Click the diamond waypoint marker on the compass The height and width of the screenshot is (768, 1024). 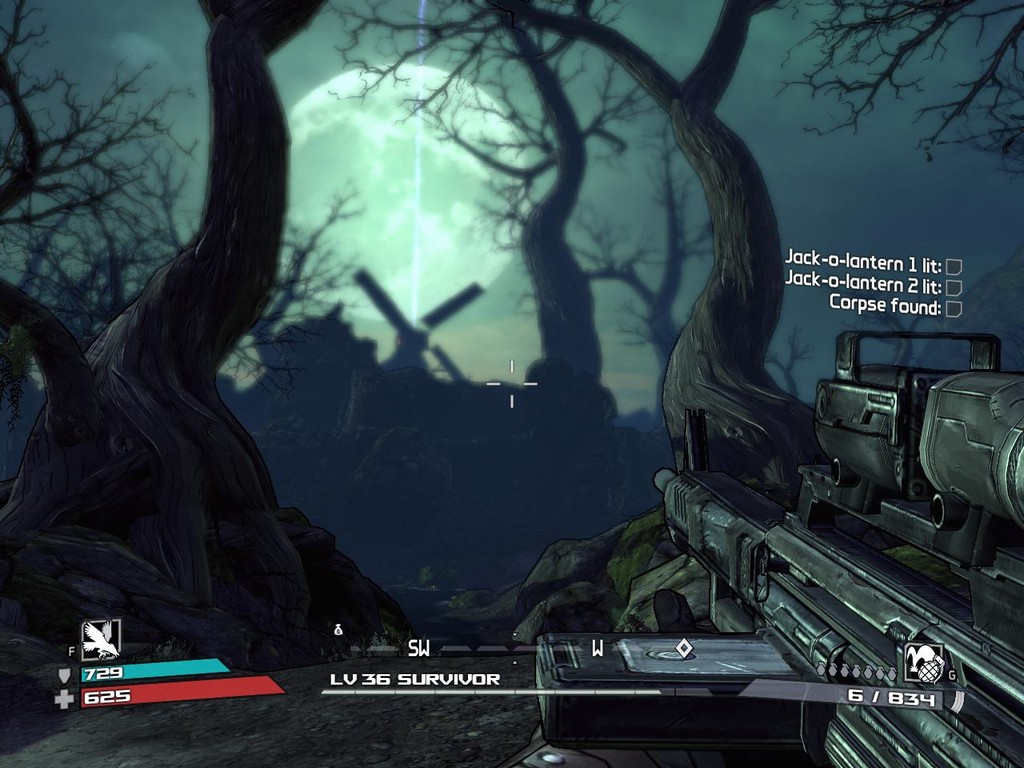(683, 648)
